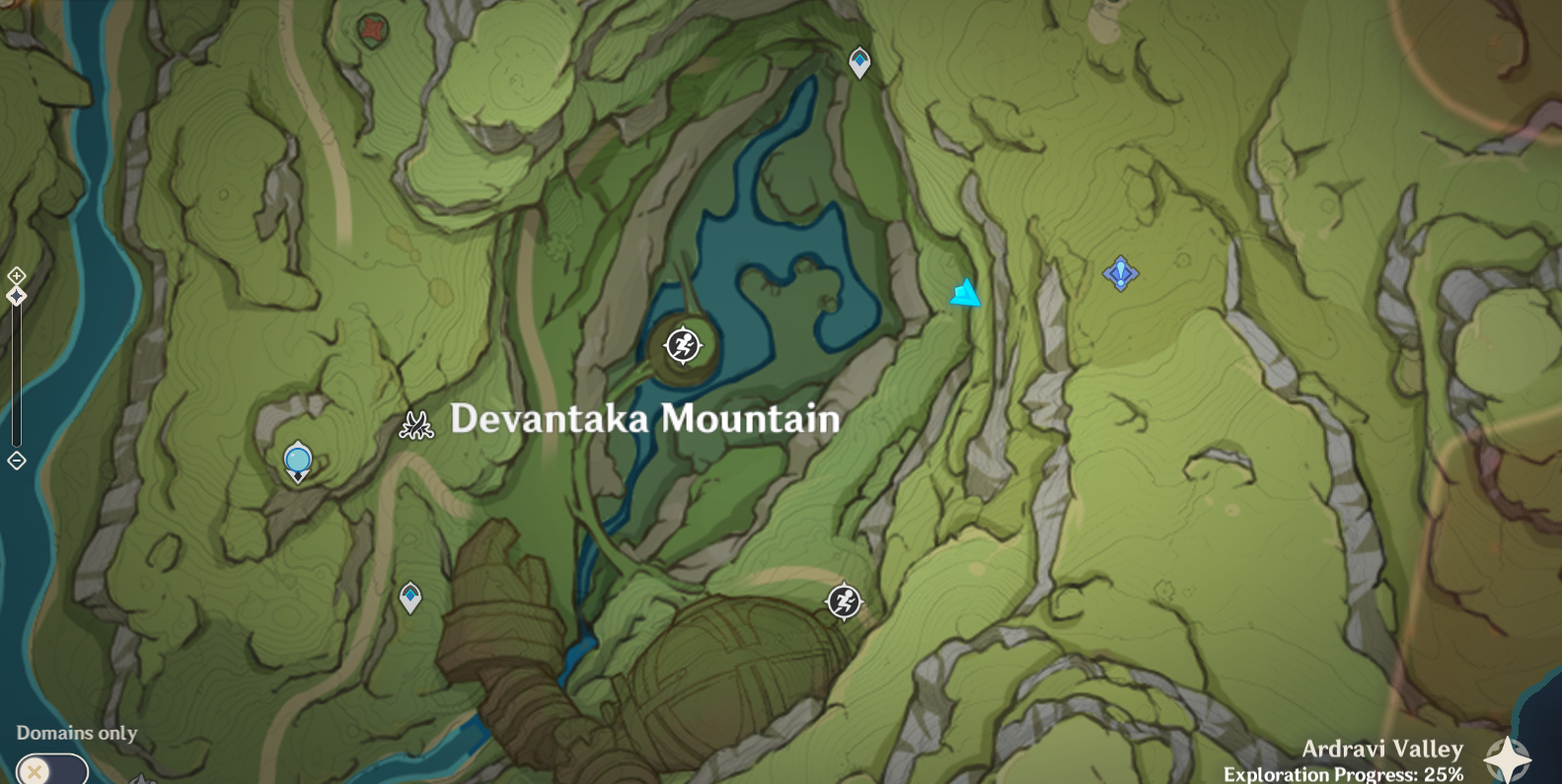Click the plant-shaped marker left of Devantaka Mountain label

[x=416, y=425]
